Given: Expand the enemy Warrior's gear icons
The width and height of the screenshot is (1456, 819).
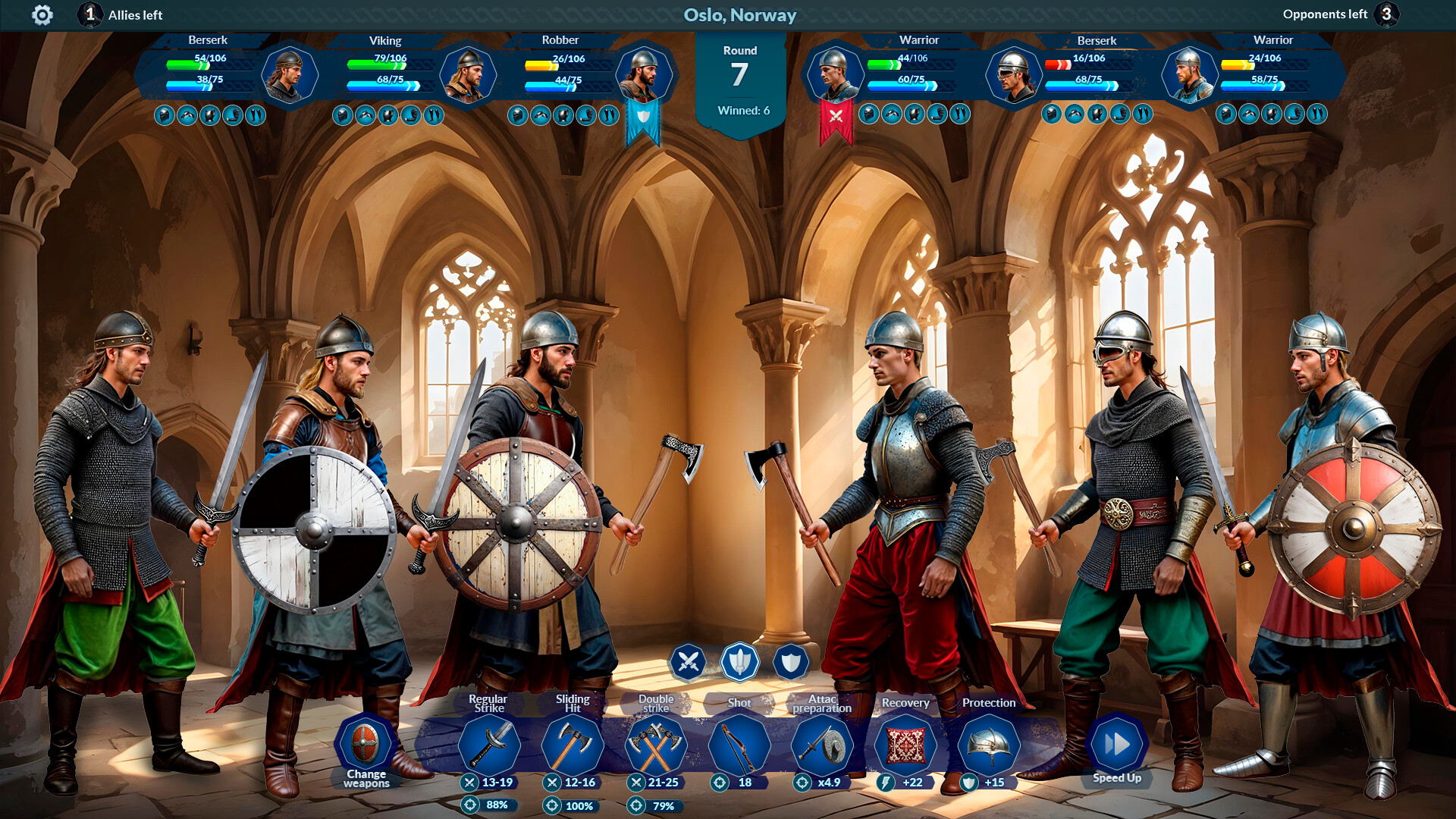Looking at the screenshot, I should [914, 115].
